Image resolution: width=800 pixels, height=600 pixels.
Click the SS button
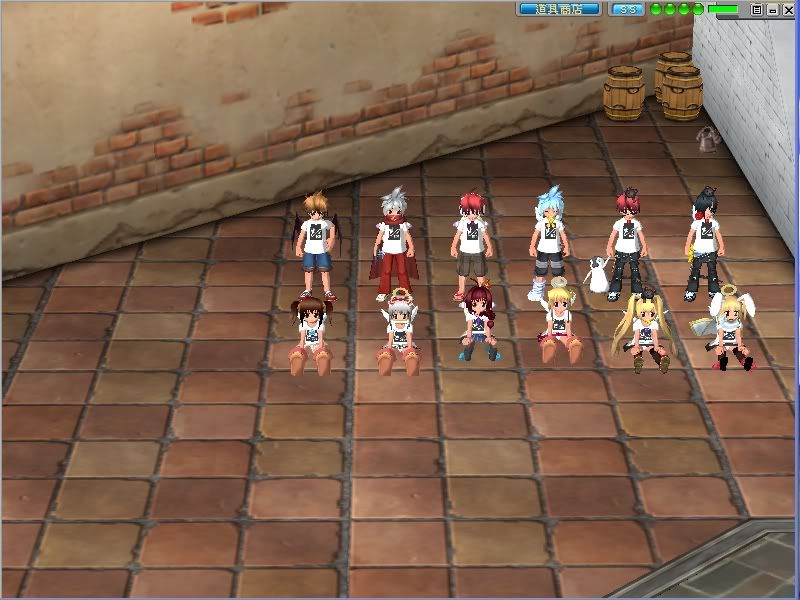pyautogui.click(x=626, y=9)
